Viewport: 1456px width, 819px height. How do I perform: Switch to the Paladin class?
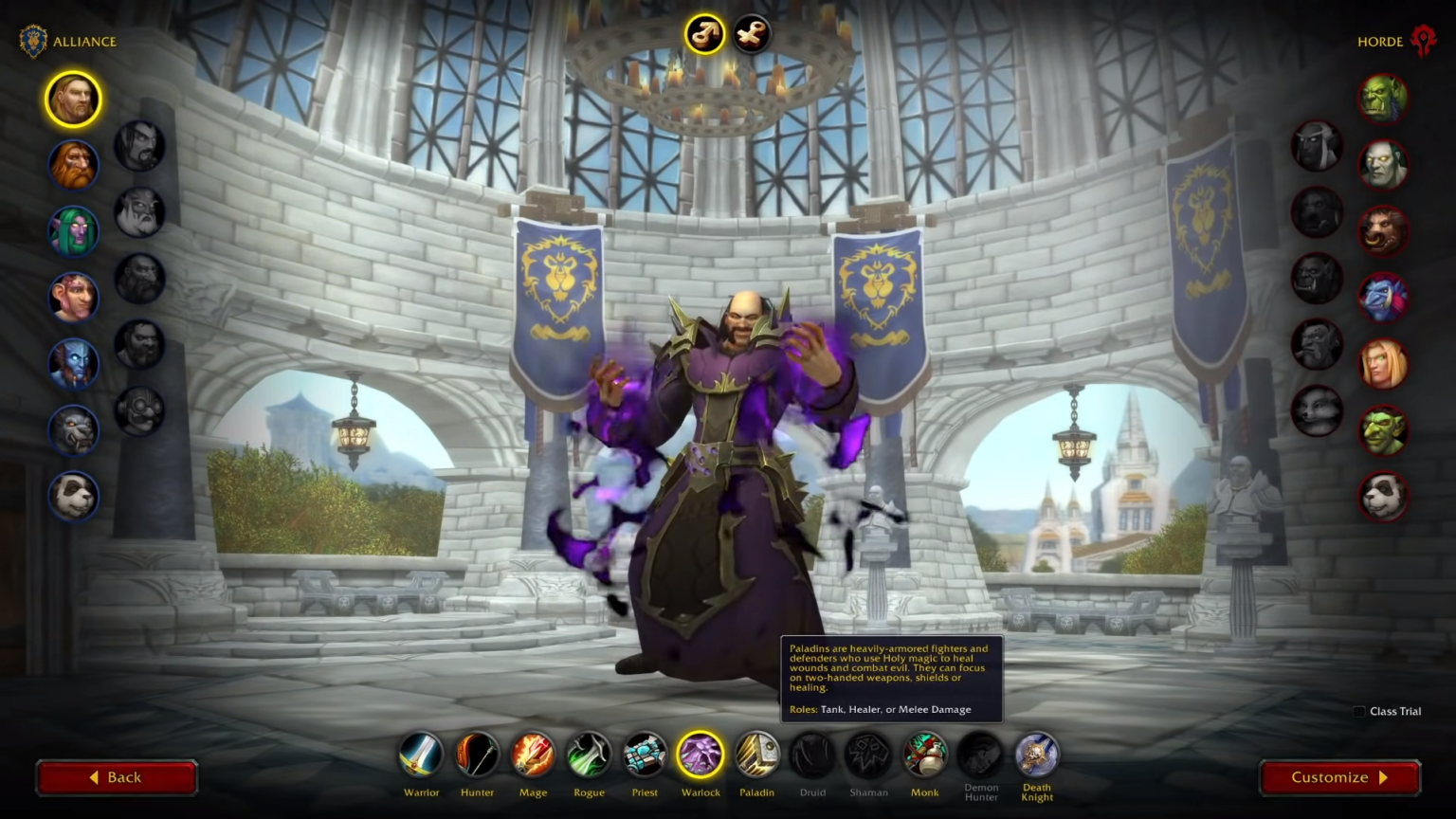coord(756,755)
